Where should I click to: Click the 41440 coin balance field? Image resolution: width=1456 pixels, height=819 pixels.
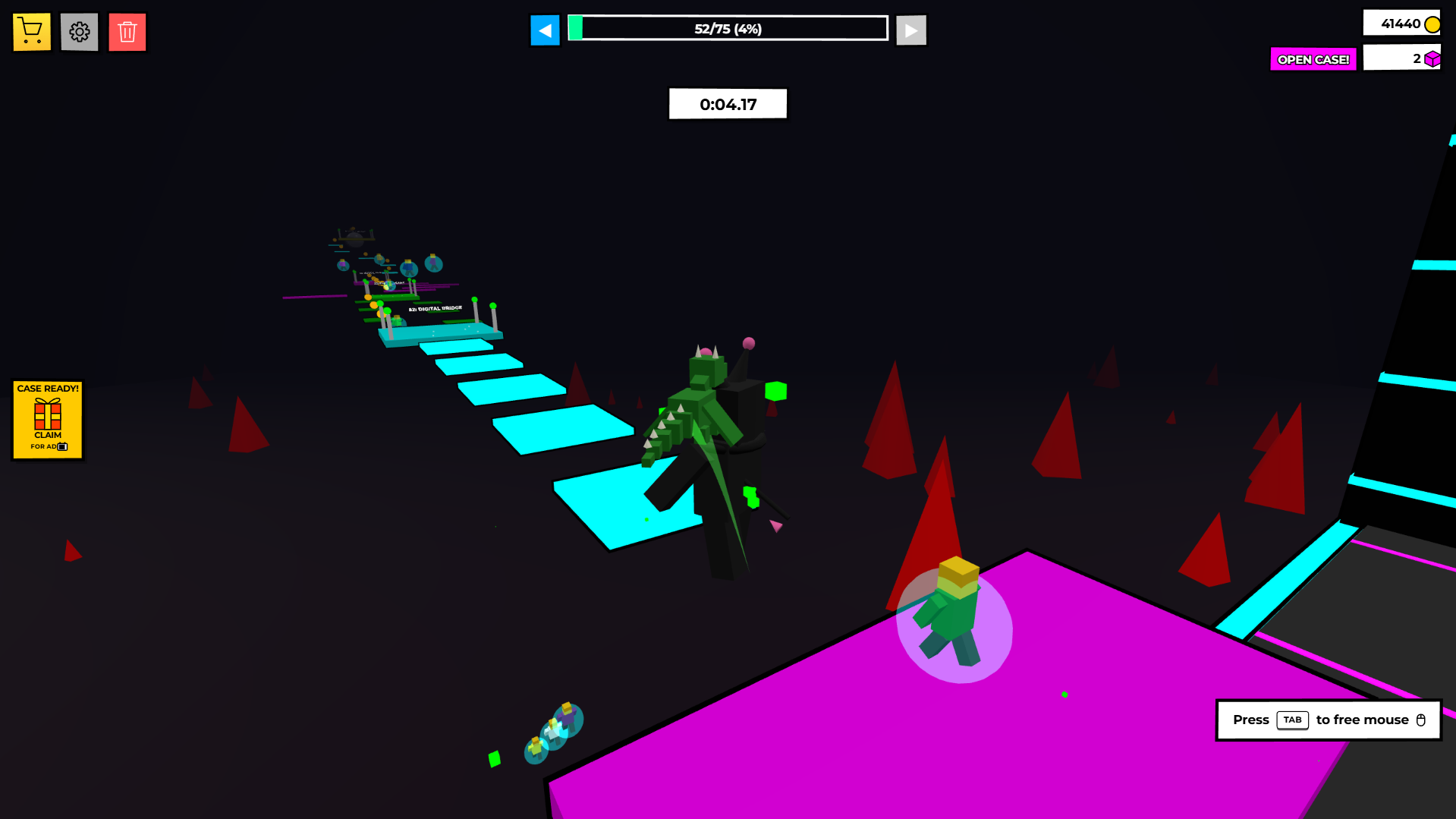[1402, 23]
